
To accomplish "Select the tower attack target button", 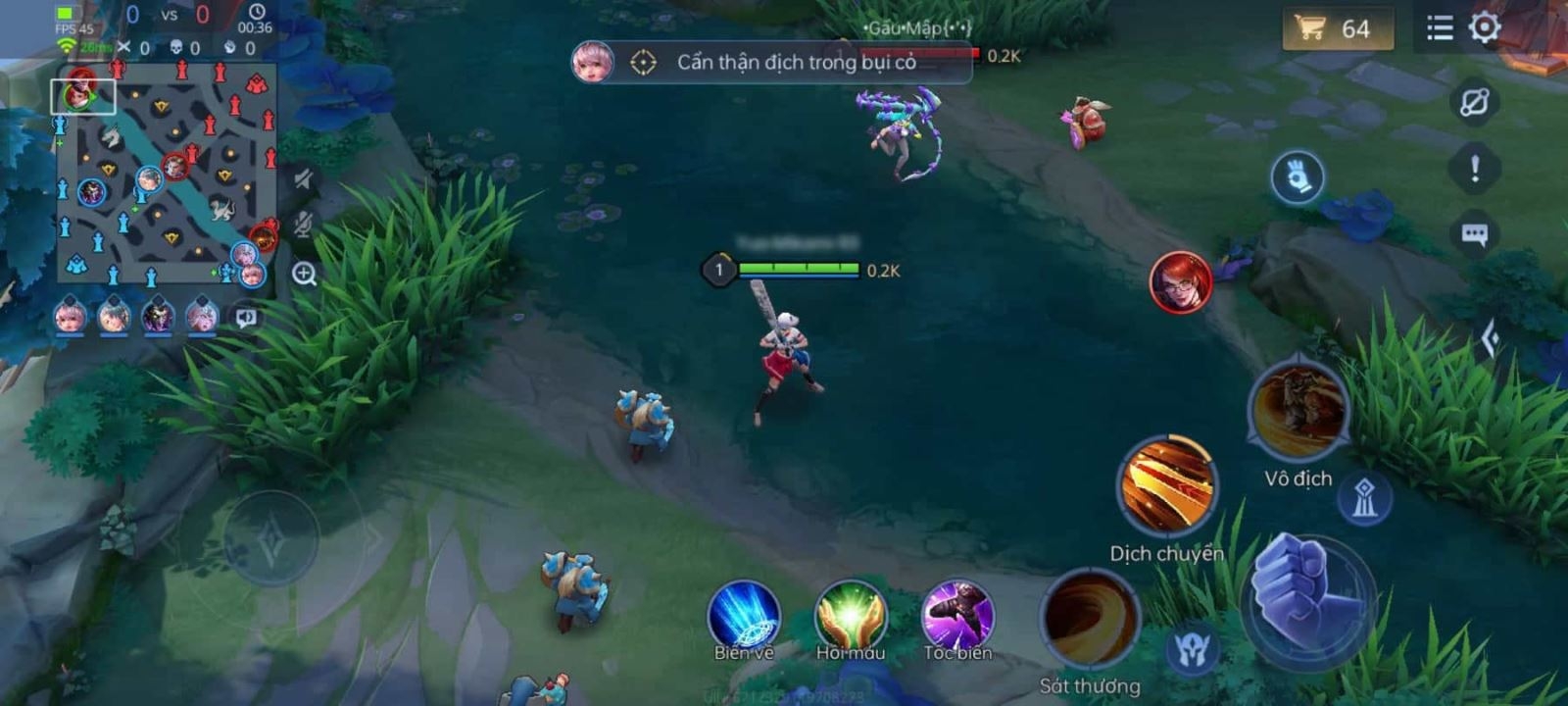I will click(x=1364, y=498).
